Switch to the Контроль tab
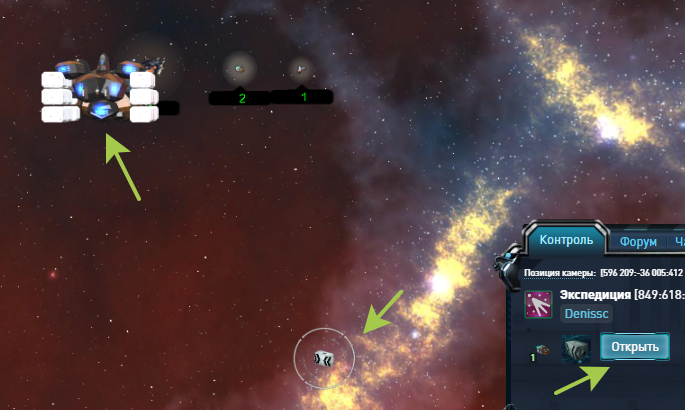The image size is (685, 410). (x=567, y=240)
